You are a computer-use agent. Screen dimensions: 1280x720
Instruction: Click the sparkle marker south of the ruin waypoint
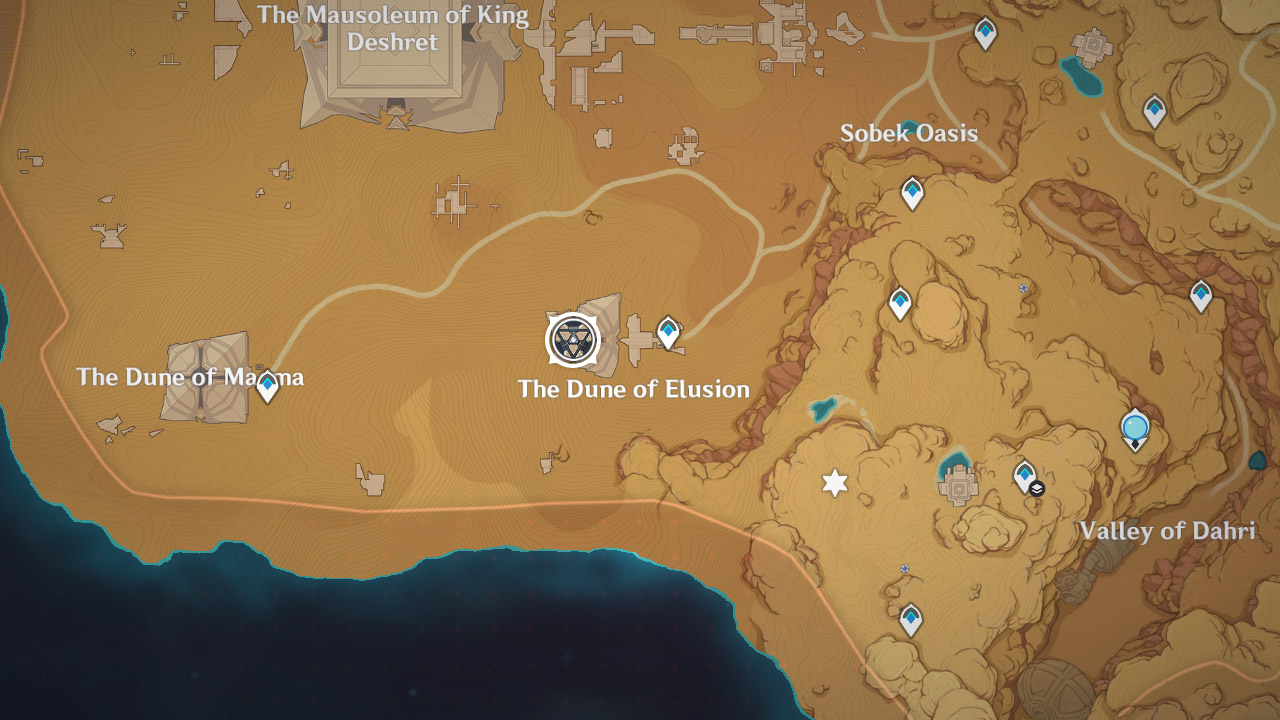[904, 568]
